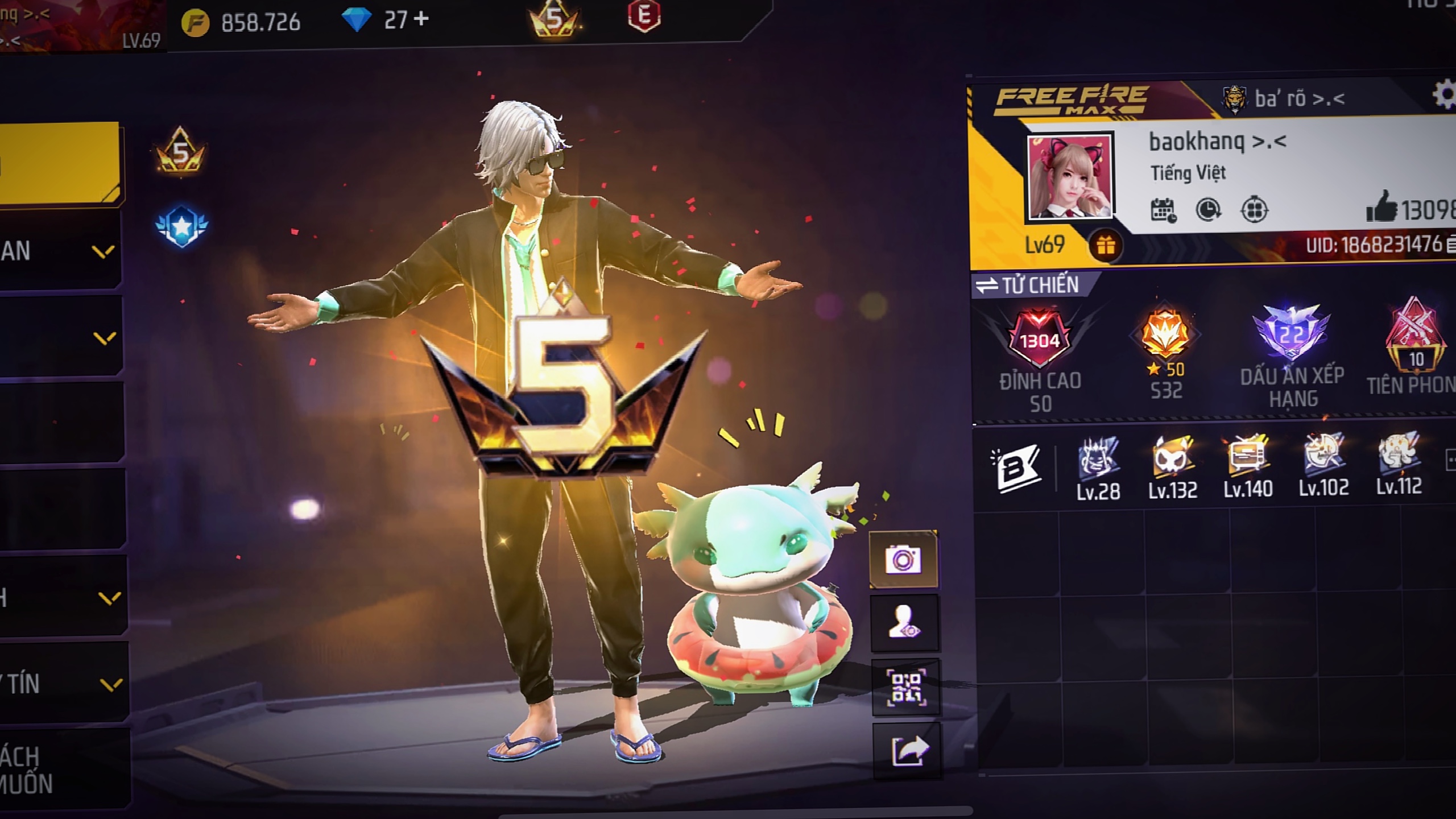Click the calendar icon under player name
1456x819 pixels.
[1163, 210]
